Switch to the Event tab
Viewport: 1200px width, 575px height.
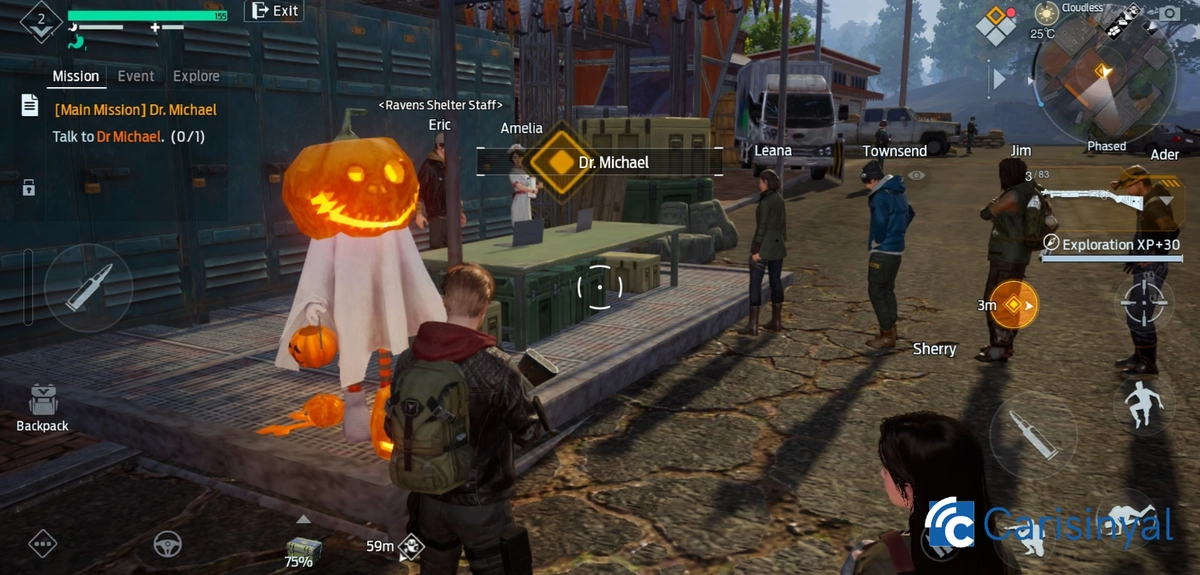[136, 76]
